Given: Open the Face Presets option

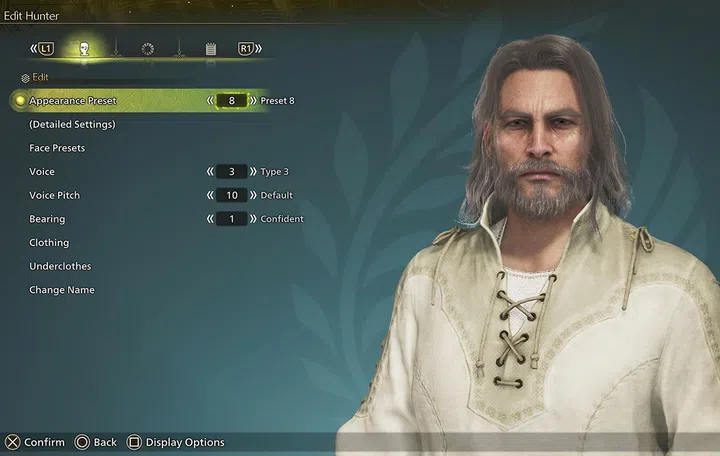Looking at the screenshot, I should click(57, 148).
